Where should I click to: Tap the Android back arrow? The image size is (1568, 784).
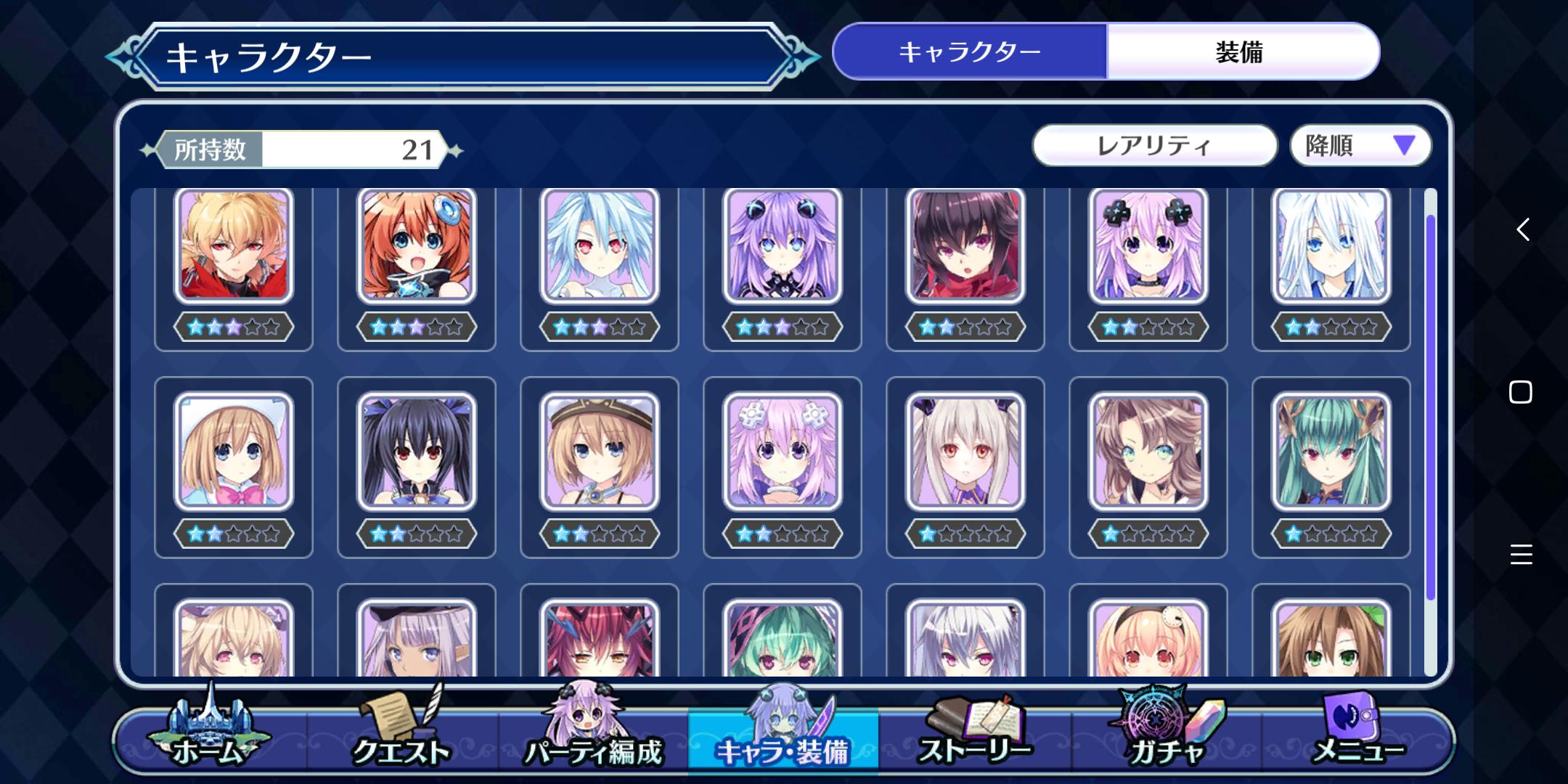(x=1522, y=230)
